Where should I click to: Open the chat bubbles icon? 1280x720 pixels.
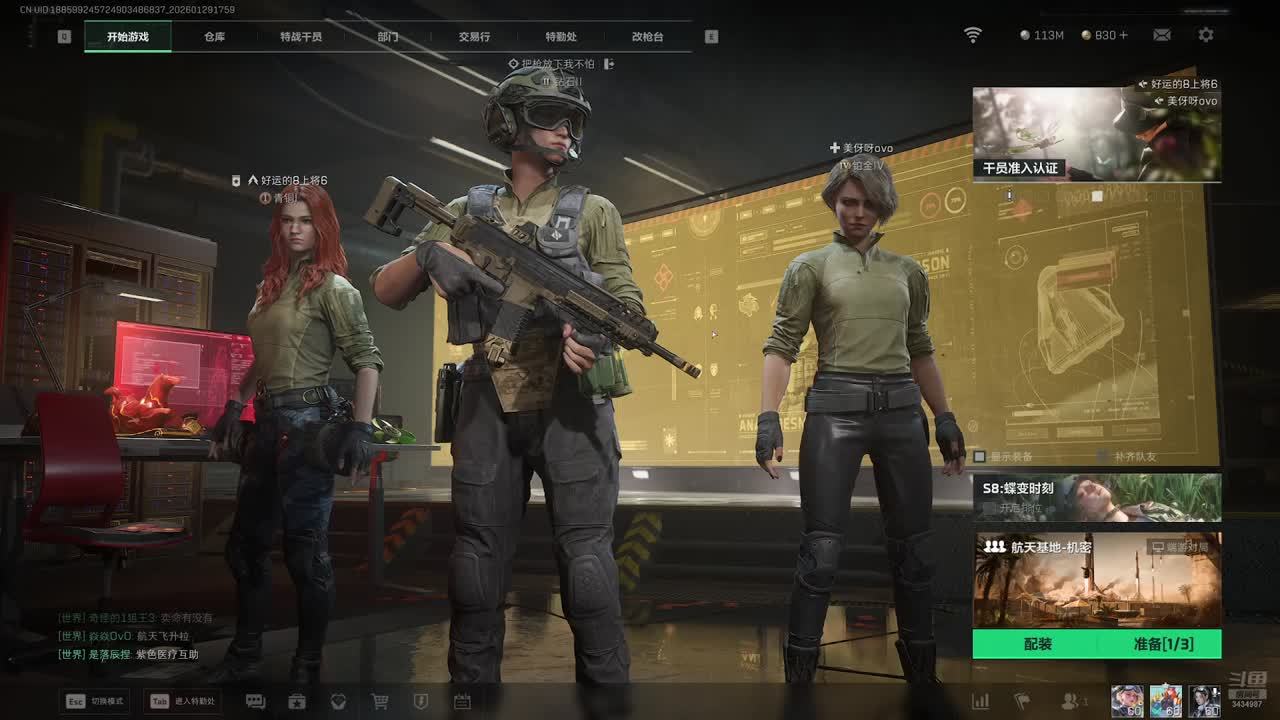click(x=255, y=702)
